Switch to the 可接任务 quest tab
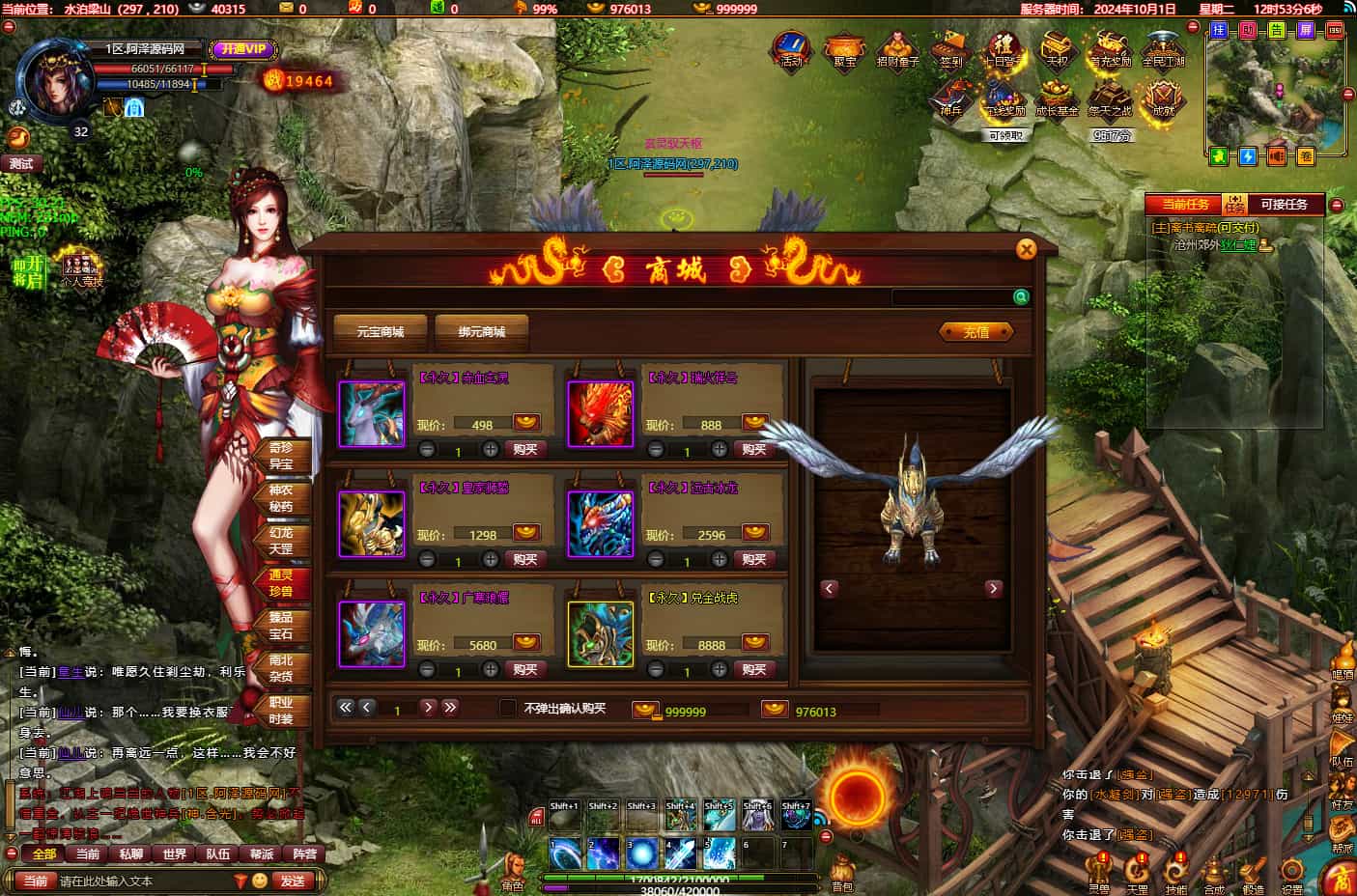The image size is (1357, 896). pos(1284,205)
